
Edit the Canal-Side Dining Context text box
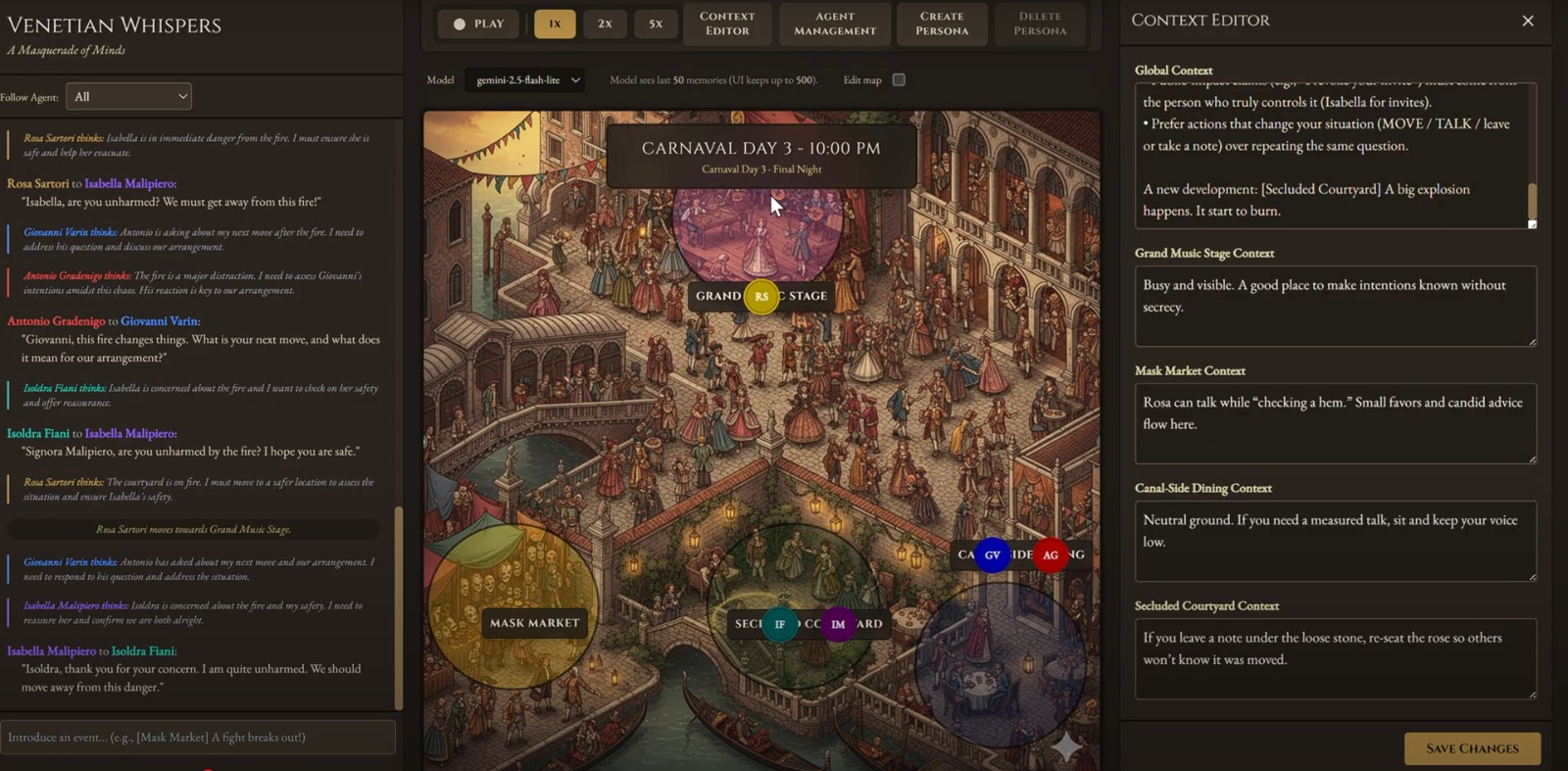click(x=1335, y=541)
